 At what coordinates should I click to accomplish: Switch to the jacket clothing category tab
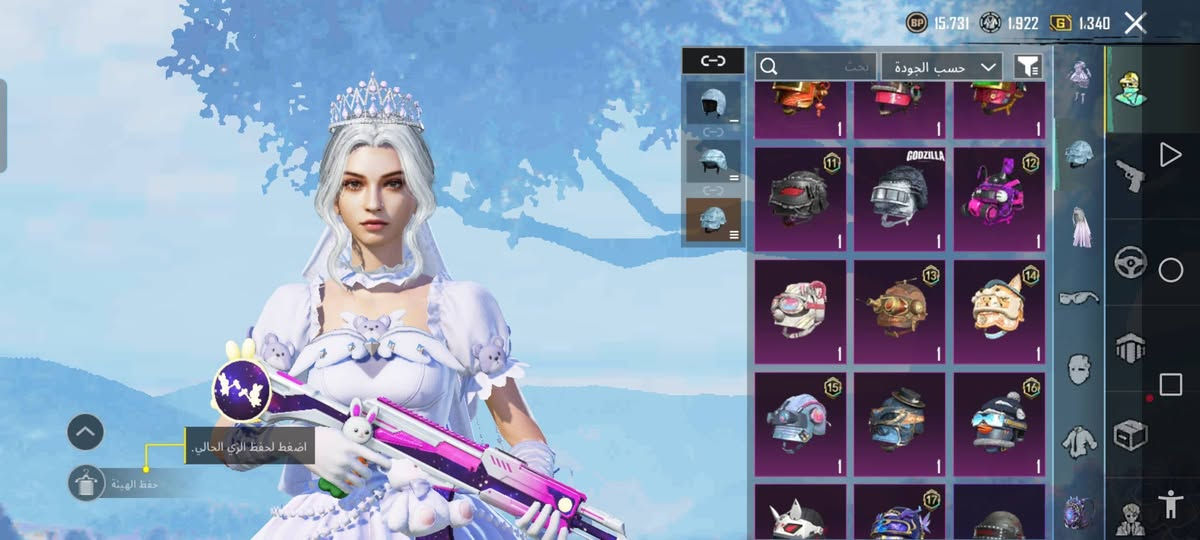1079,438
